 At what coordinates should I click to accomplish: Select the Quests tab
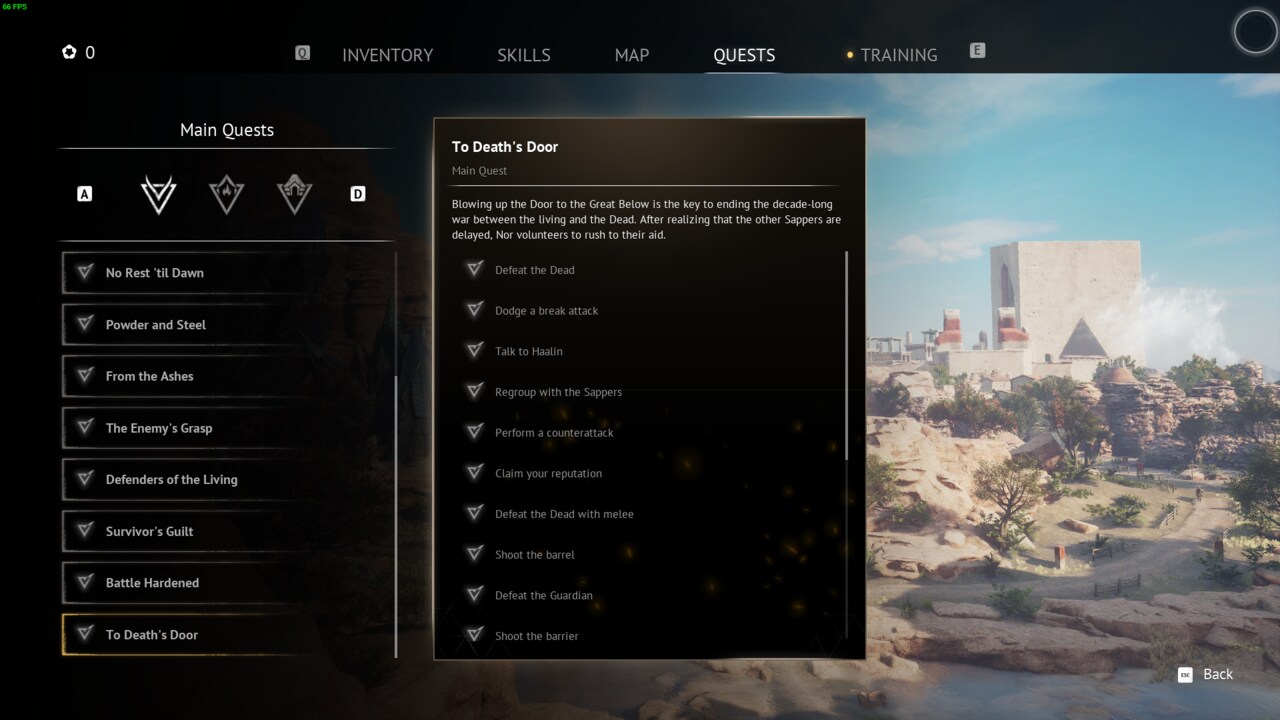click(x=744, y=55)
